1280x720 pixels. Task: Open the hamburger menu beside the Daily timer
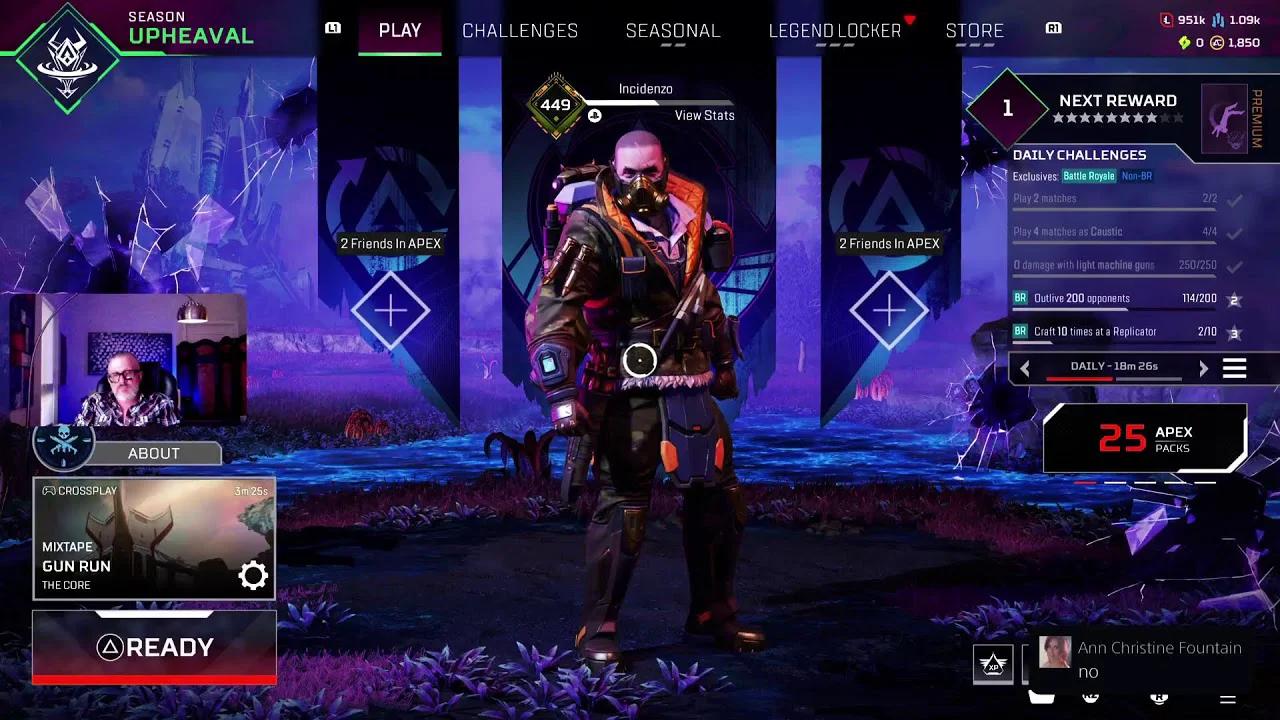(x=1234, y=368)
